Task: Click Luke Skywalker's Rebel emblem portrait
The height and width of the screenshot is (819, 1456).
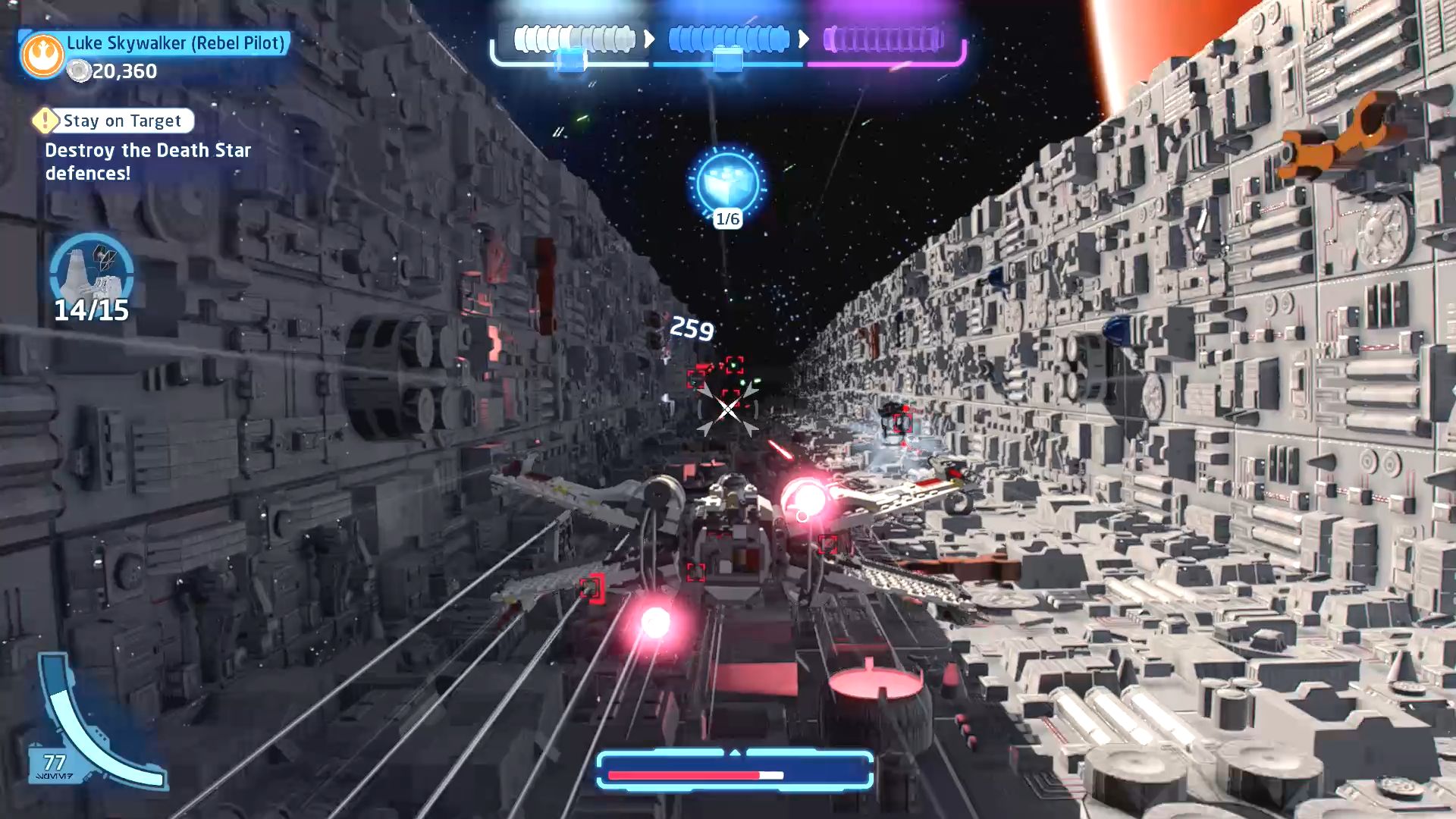Action: pyautogui.click(x=42, y=55)
